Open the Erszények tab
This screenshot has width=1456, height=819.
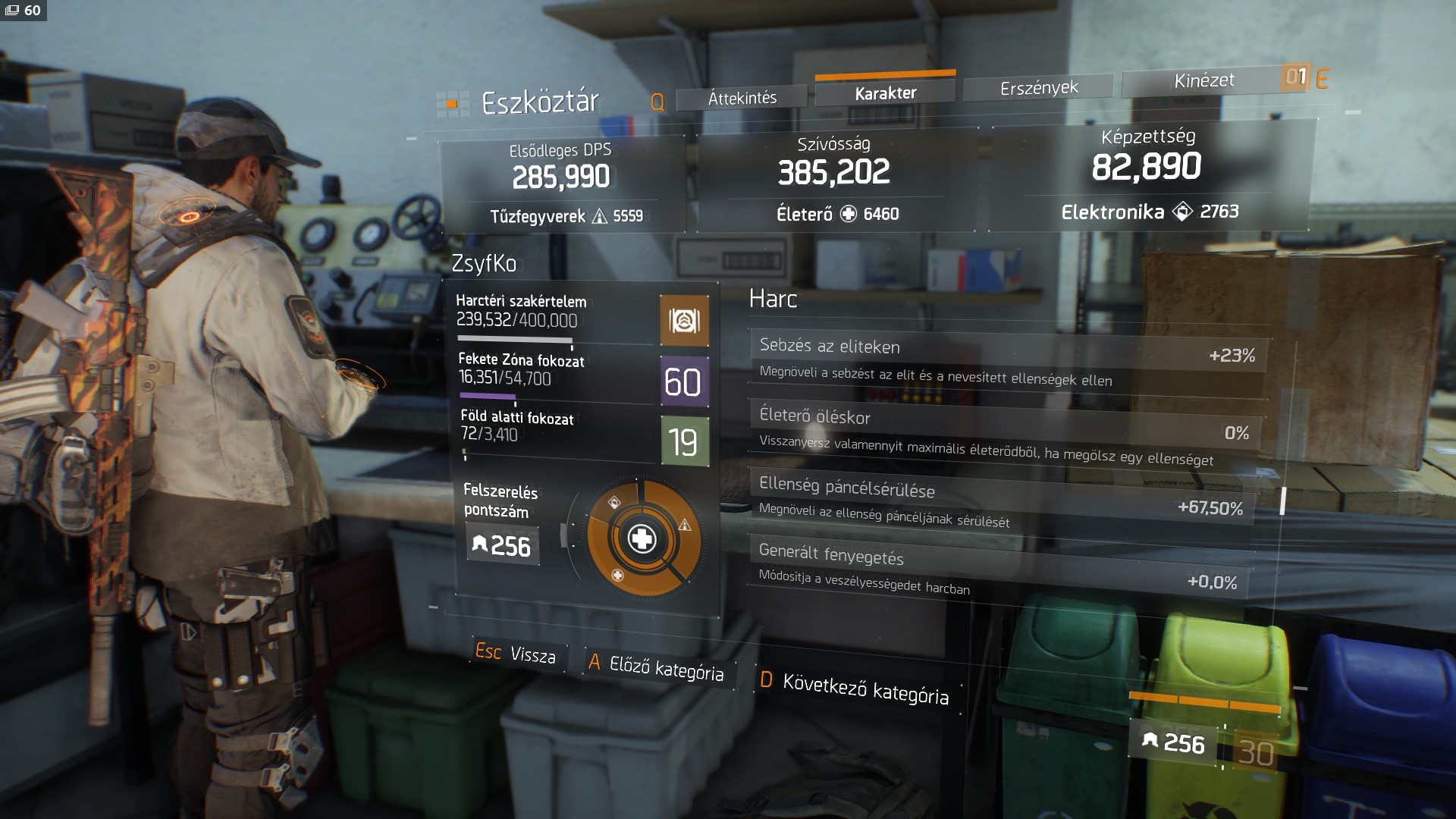[1038, 88]
